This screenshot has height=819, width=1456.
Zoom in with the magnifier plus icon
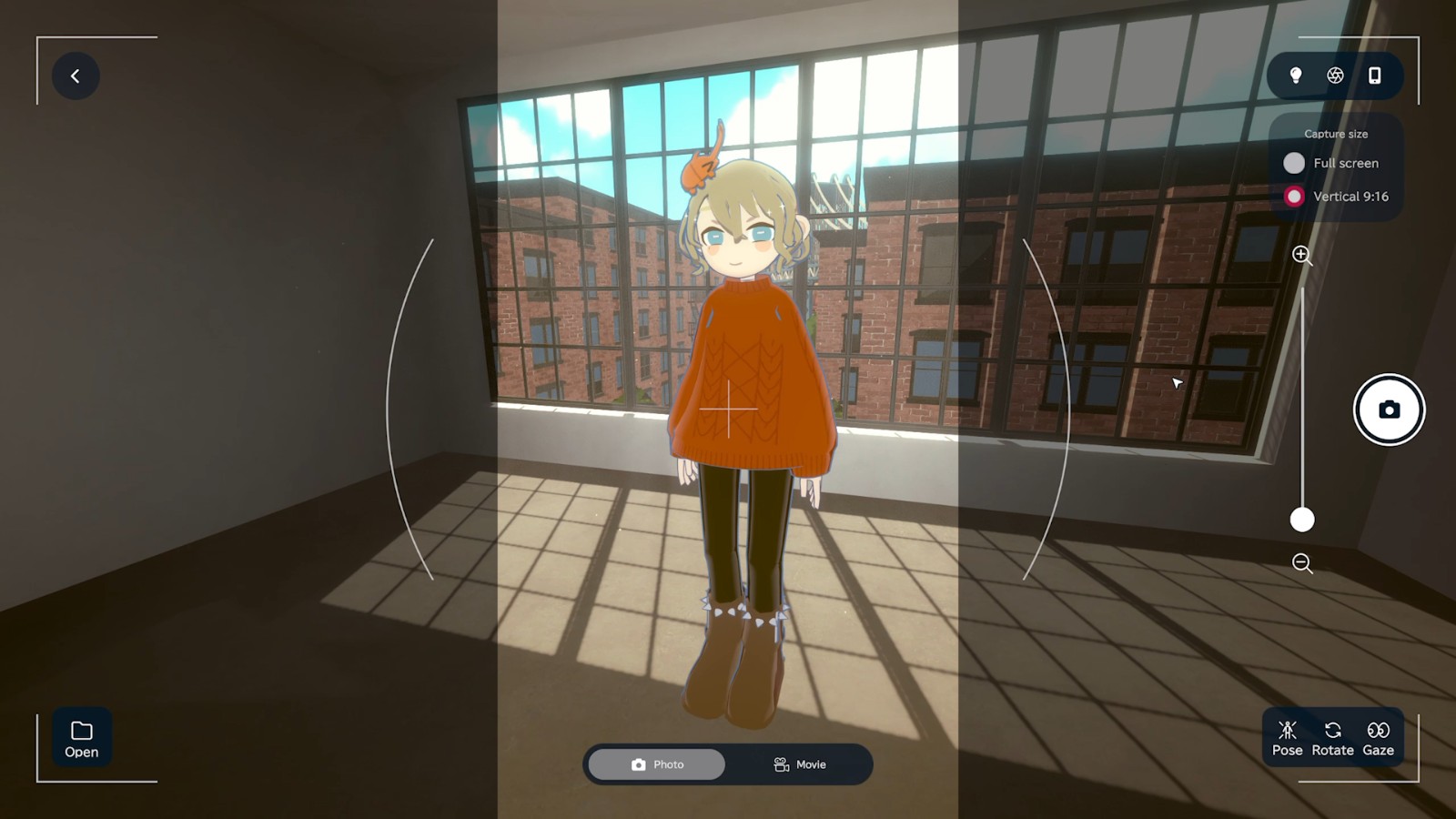click(1302, 256)
